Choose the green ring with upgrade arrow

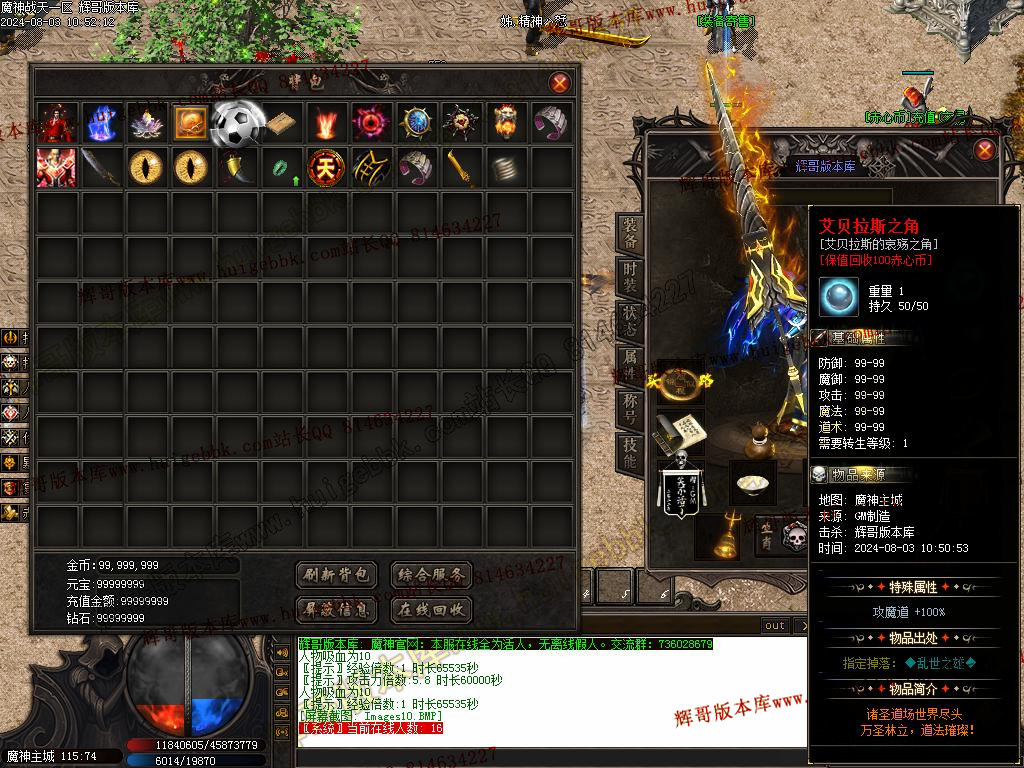282,168
